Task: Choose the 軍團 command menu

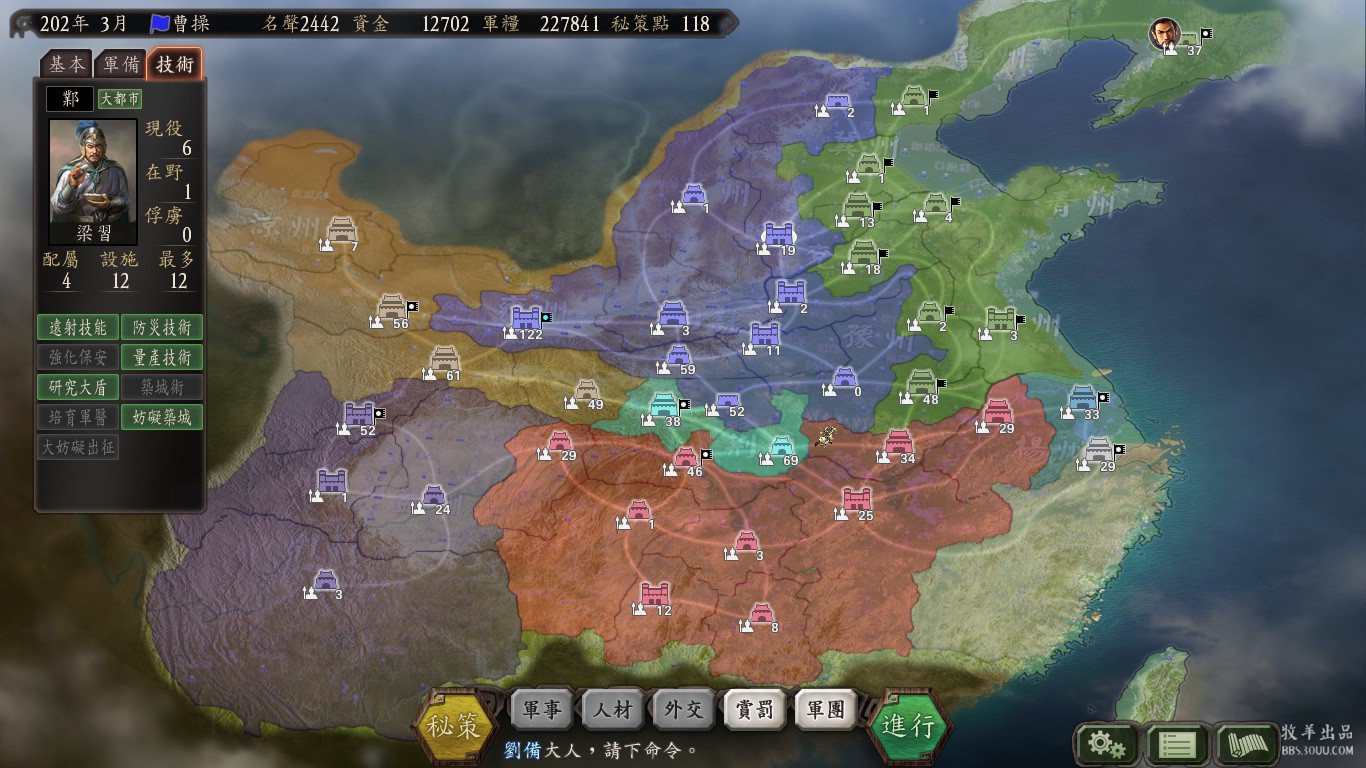Action: click(x=826, y=710)
